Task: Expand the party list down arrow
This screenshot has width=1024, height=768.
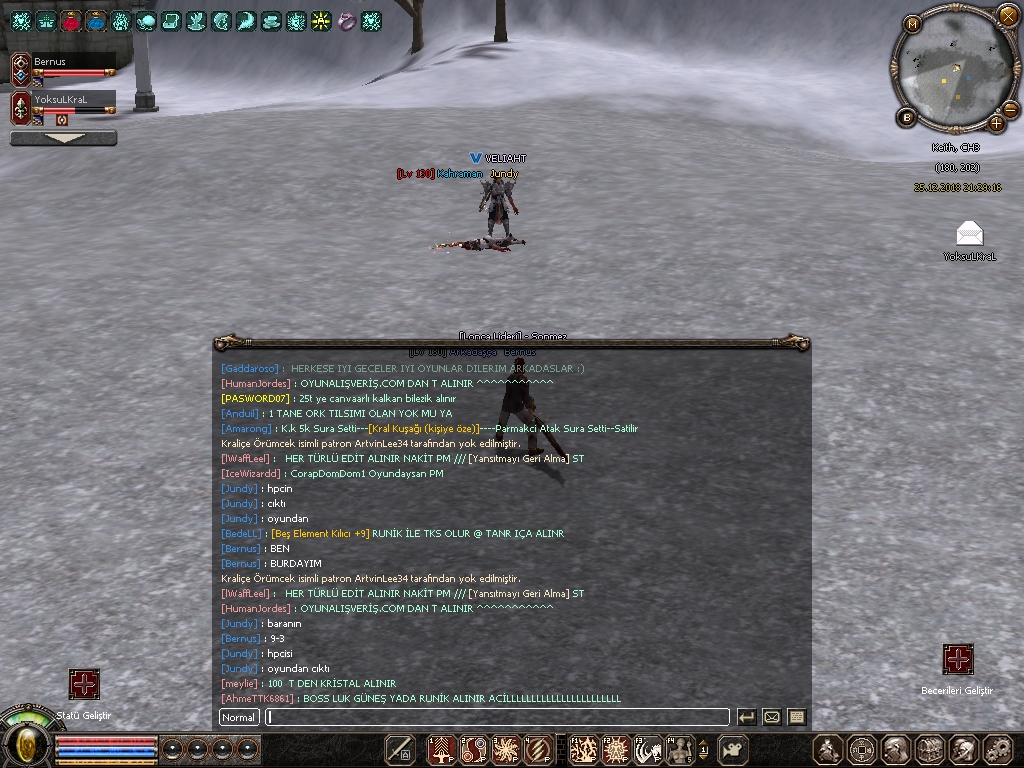Action: point(63,138)
